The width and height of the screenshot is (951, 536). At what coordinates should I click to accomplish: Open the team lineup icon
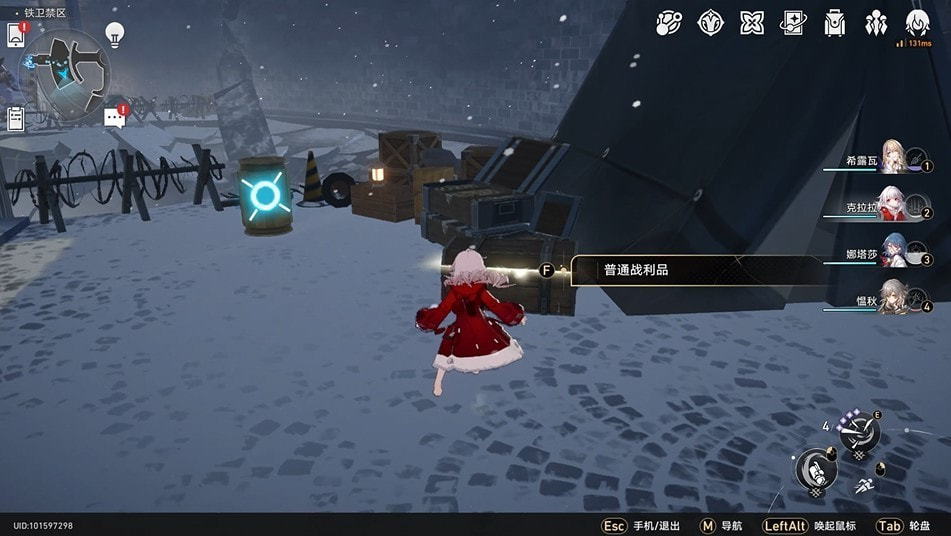point(877,22)
